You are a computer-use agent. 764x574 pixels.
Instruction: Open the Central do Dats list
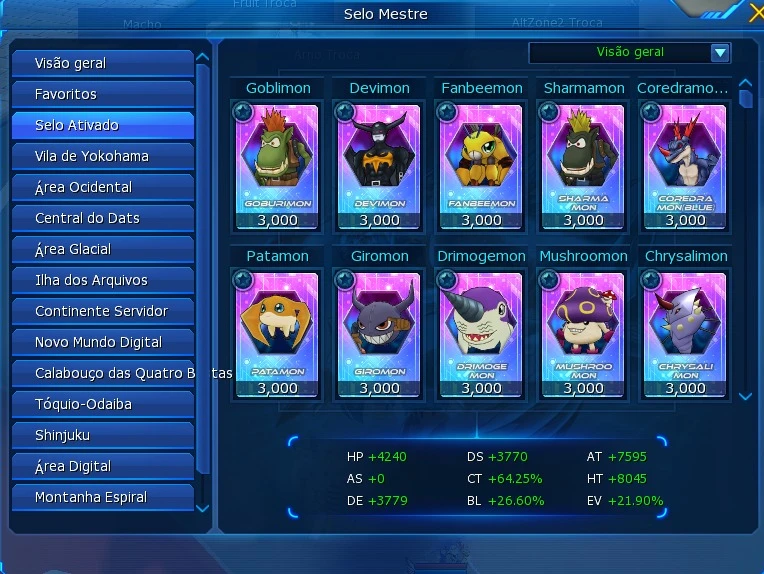coord(102,218)
